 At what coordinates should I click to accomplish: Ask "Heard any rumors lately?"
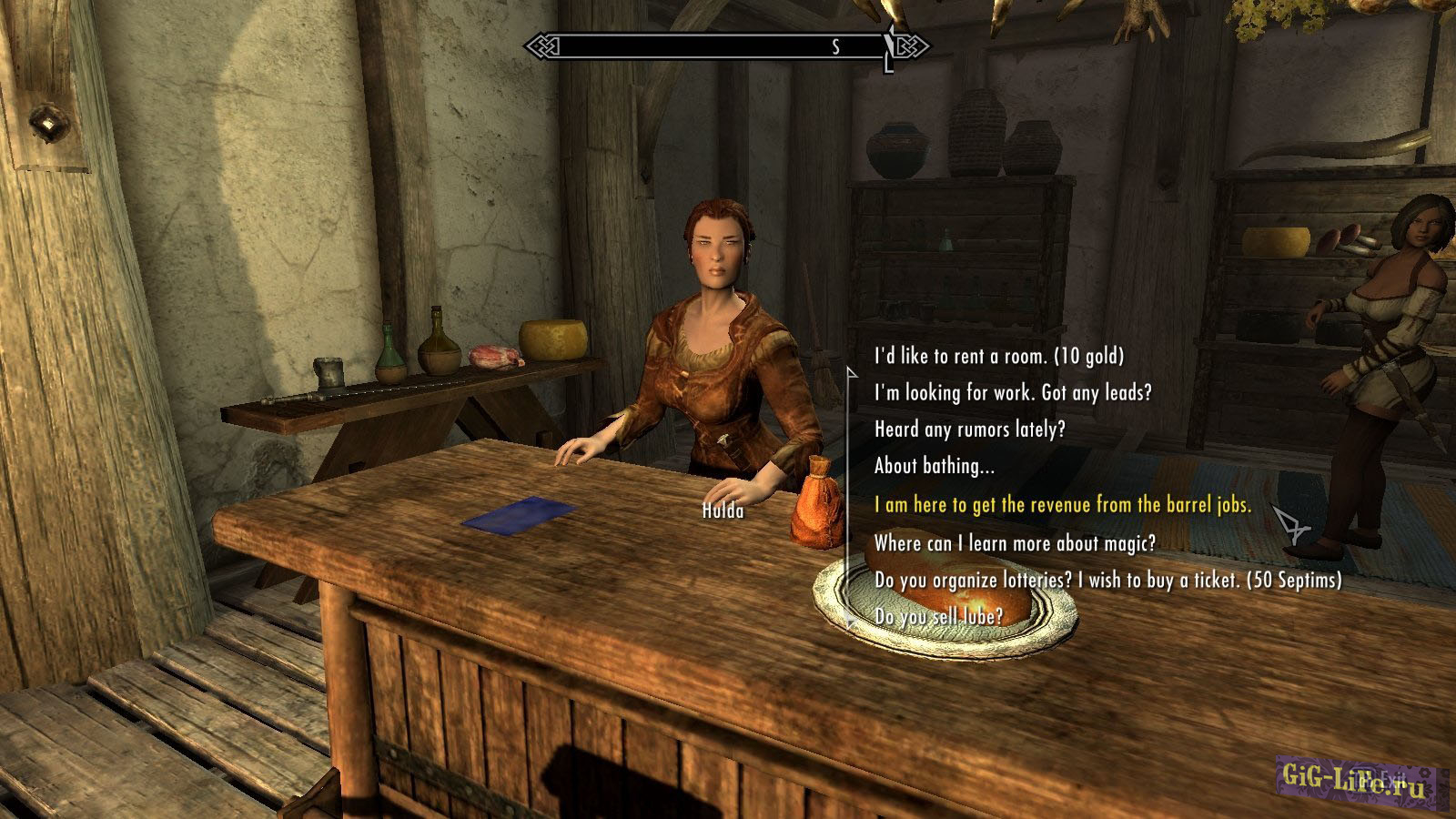click(x=969, y=430)
